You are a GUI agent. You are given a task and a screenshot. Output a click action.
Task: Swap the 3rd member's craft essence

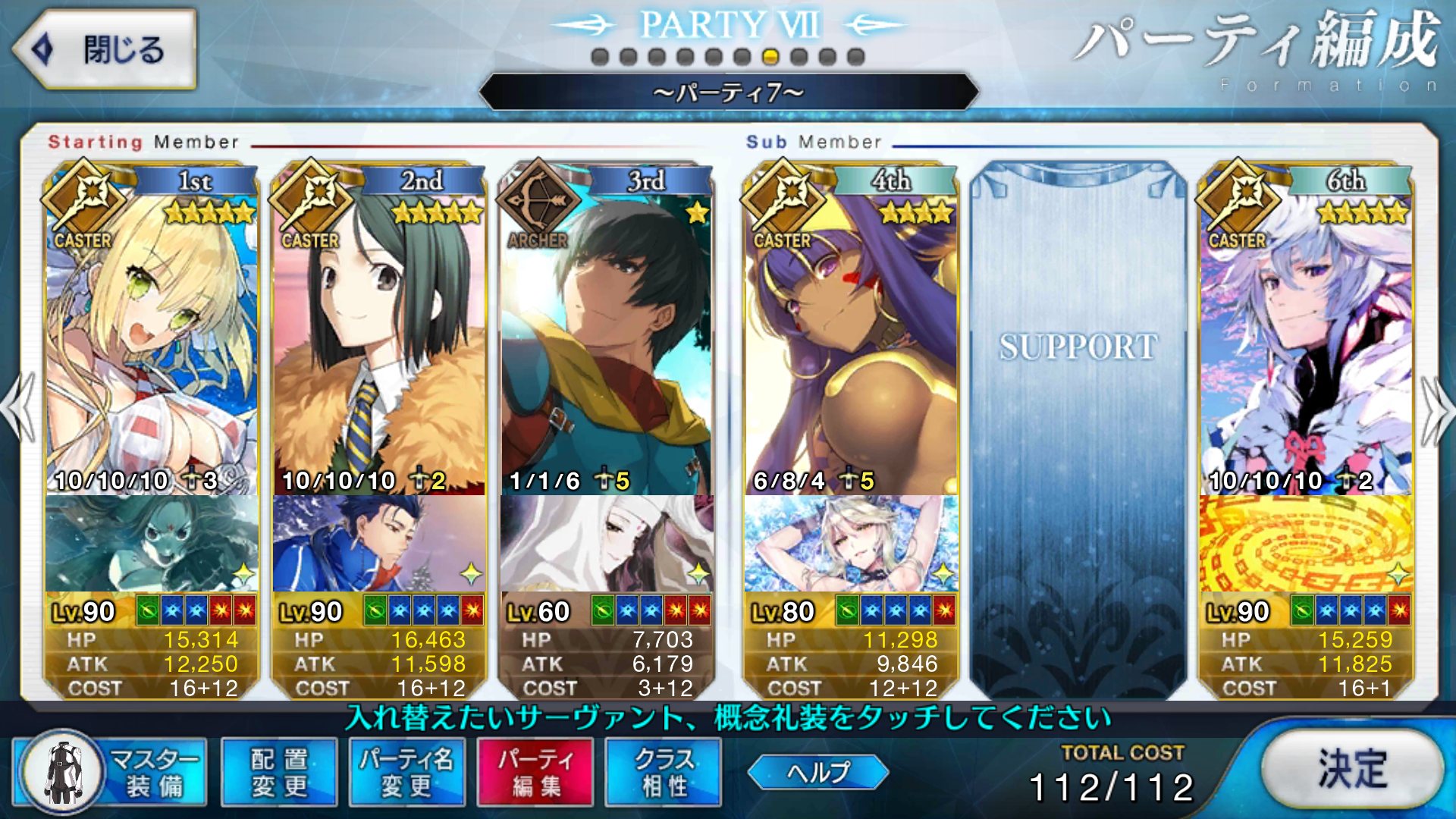tap(607, 543)
